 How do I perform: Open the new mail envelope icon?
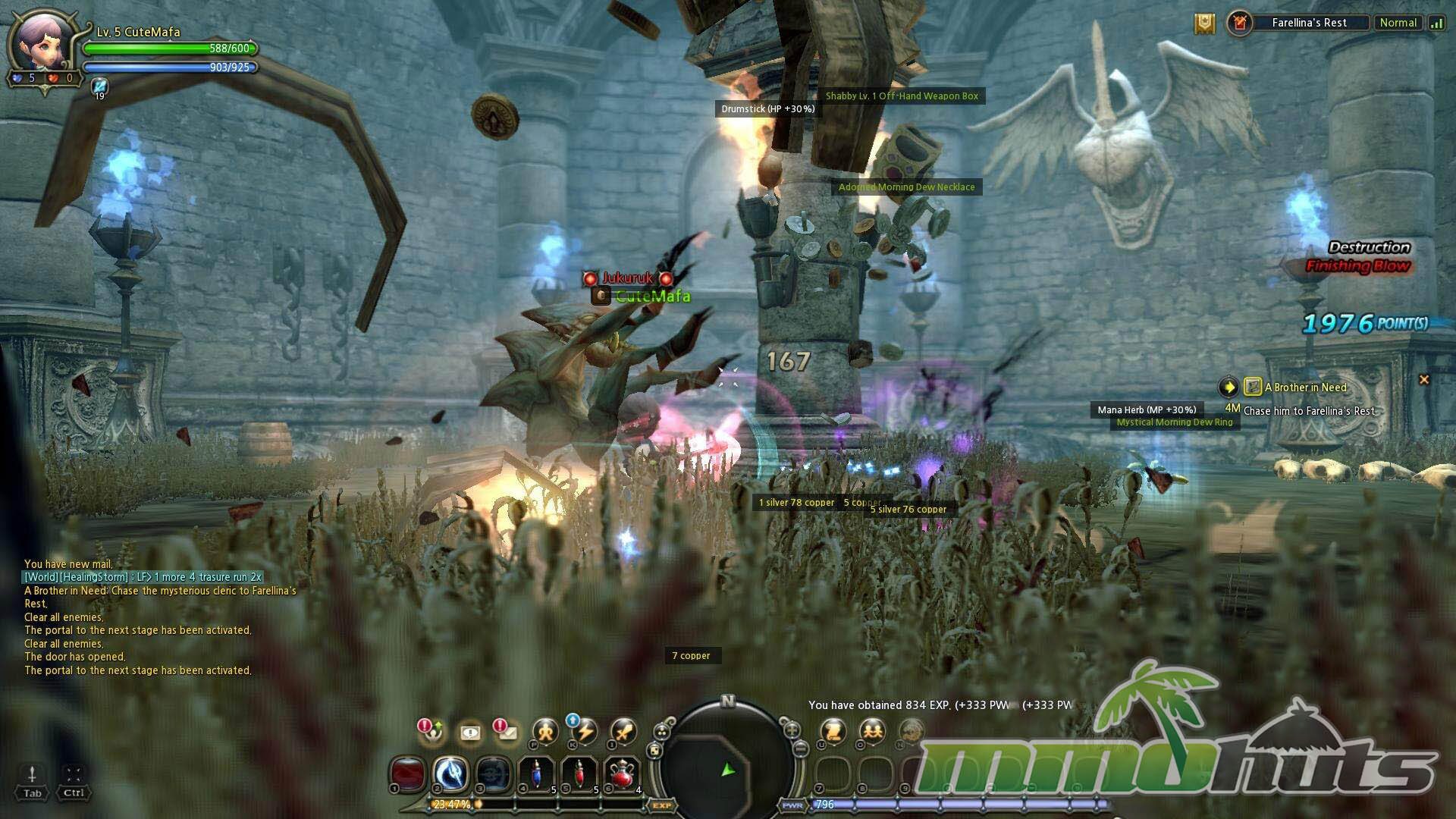(505, 731)
